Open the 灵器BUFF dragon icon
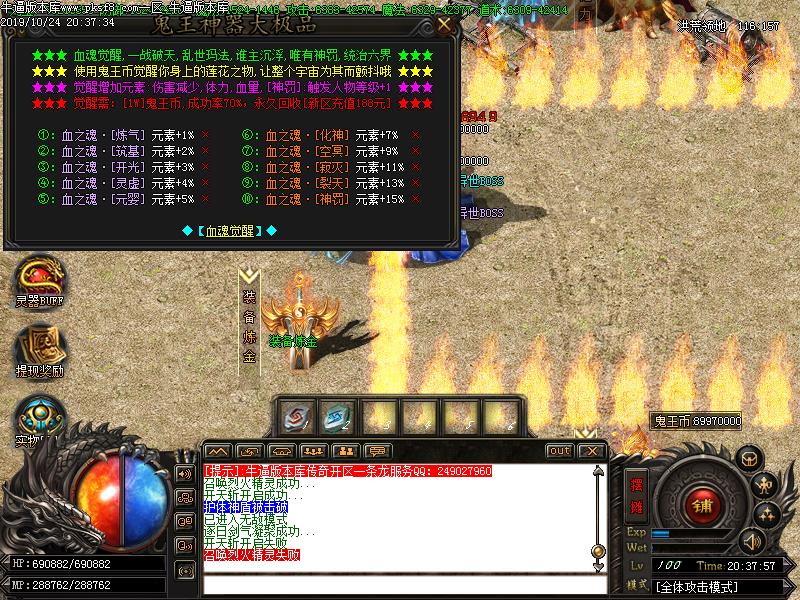 pos(38,280)
